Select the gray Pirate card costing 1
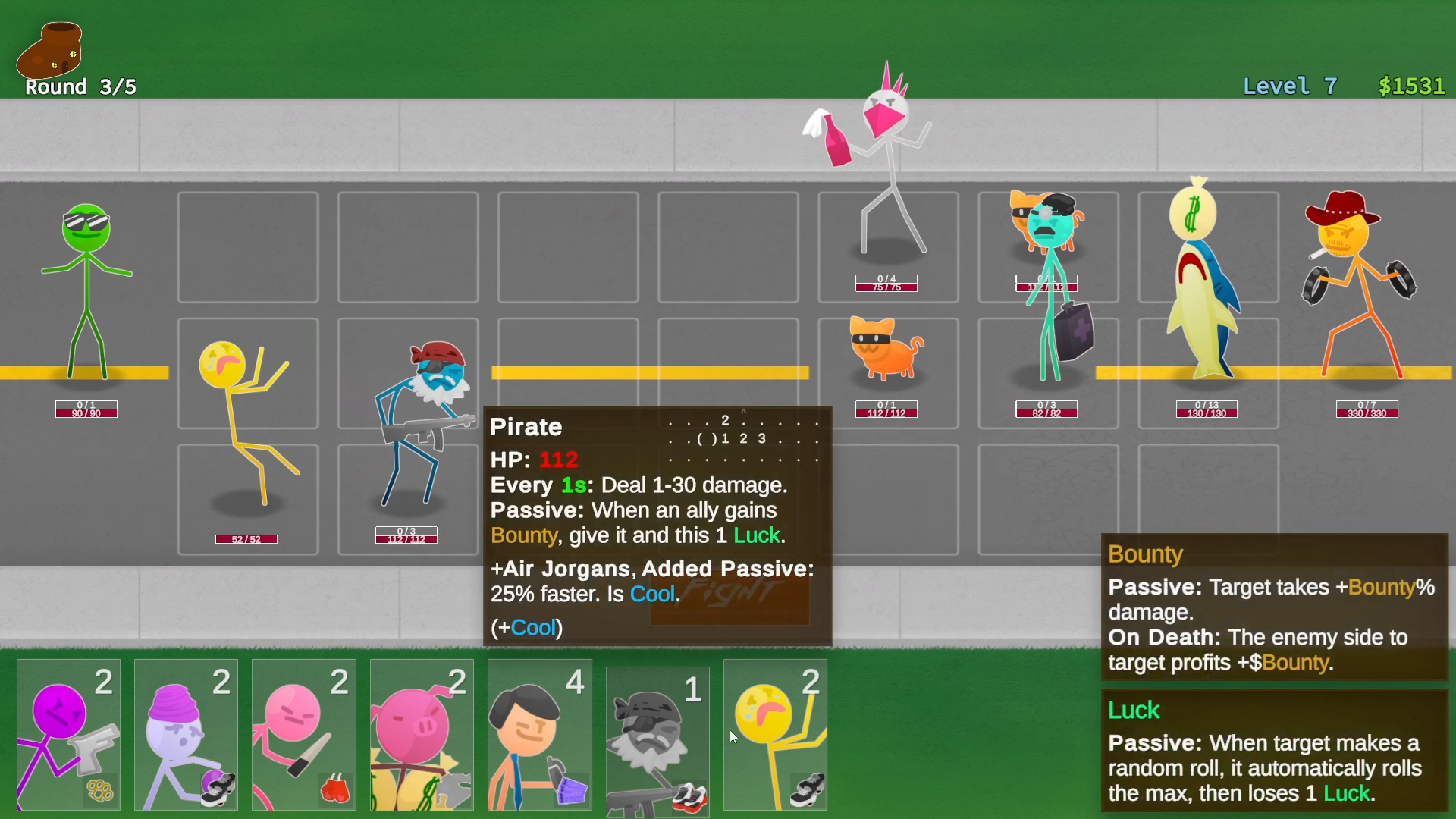The height and width of the screenshot is (819, 1456). 657,736
